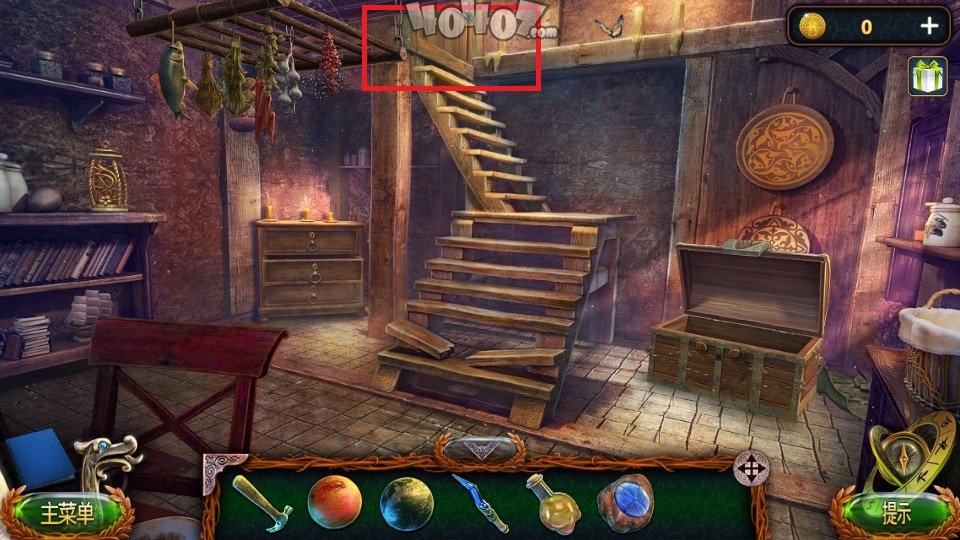Select the dark green-blue orb item
The image size is (960, 540).
click(x=407, y=503)
